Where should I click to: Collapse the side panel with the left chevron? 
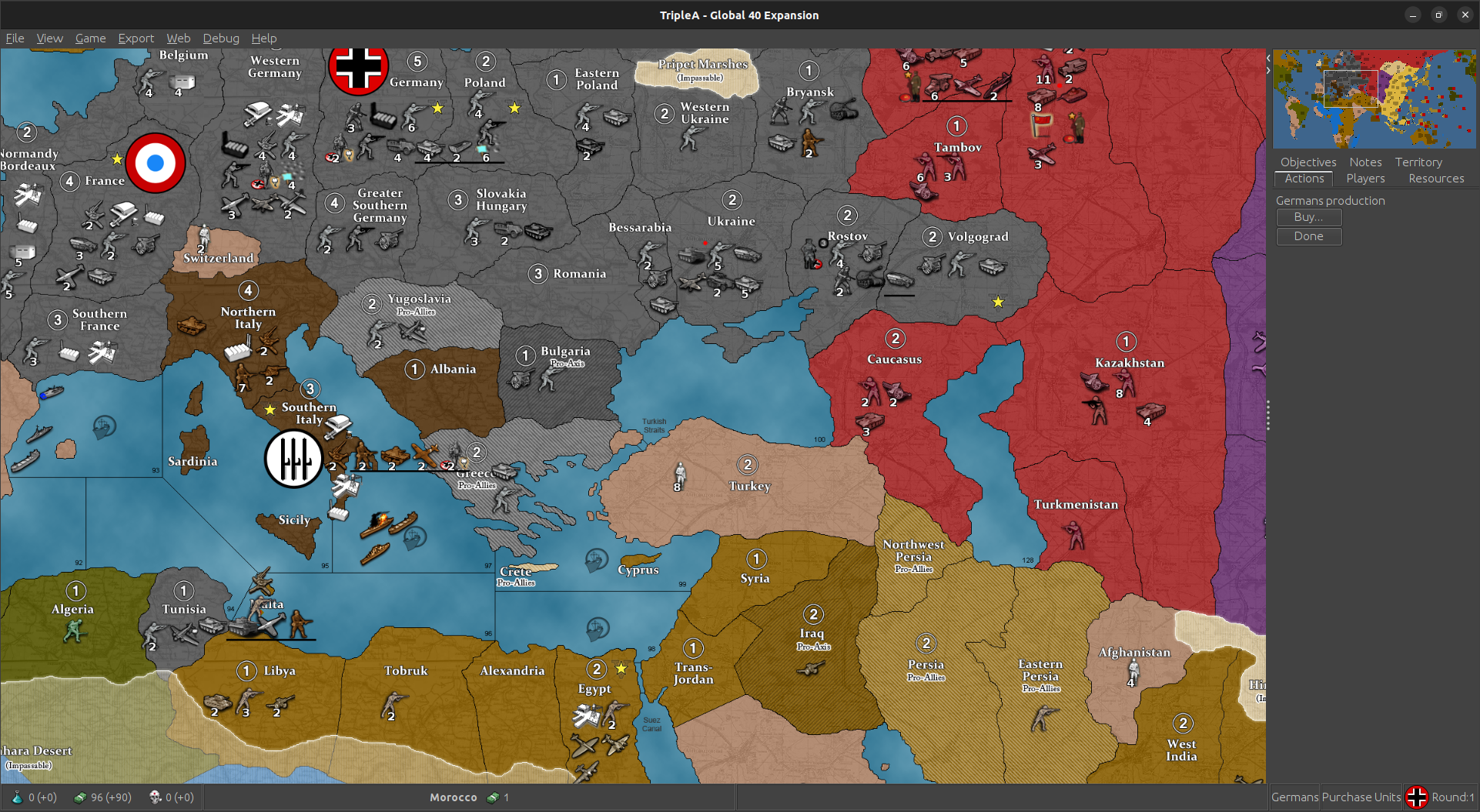coord(1267,56)
